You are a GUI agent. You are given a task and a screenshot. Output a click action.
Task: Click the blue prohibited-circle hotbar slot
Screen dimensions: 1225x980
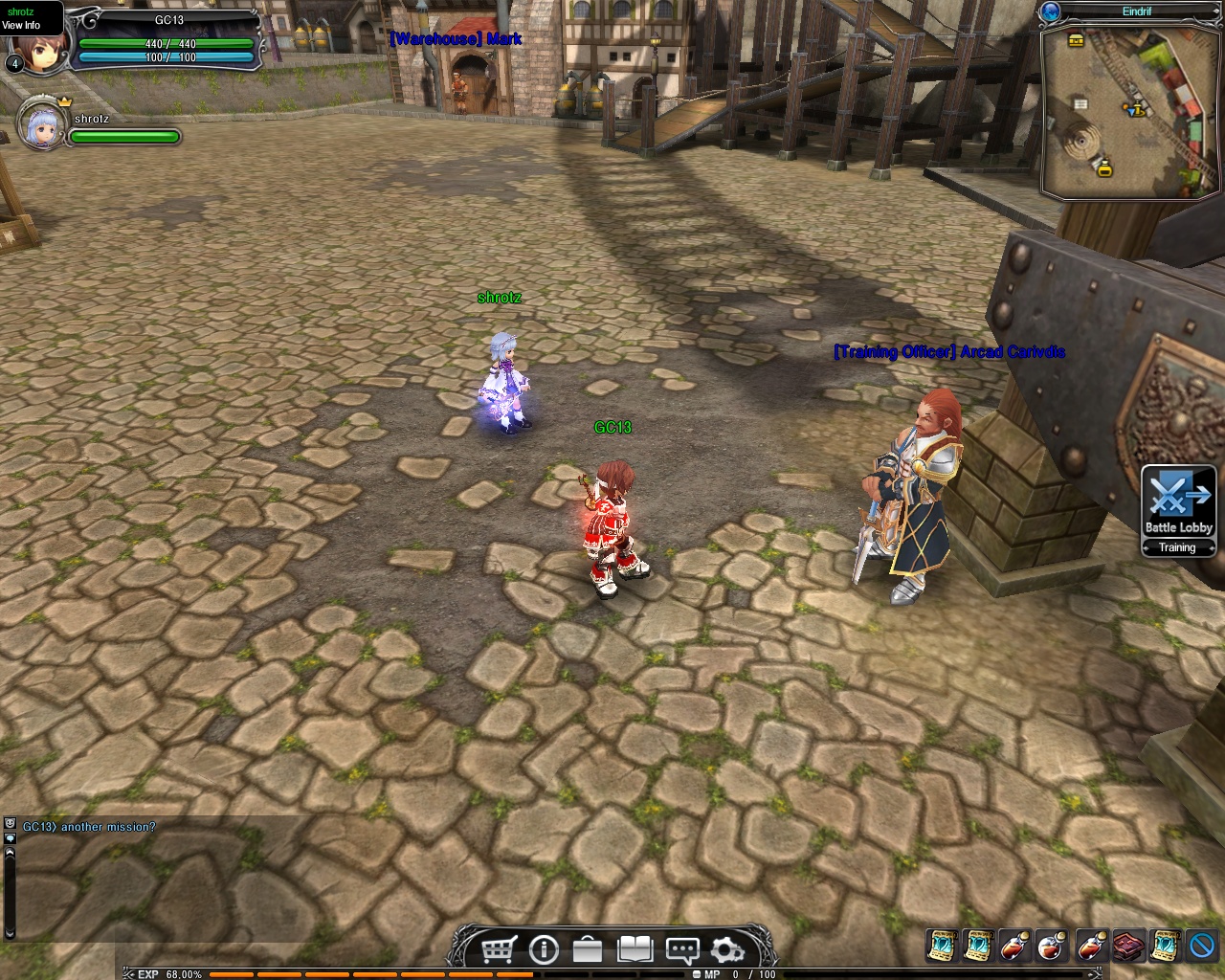[x=1202, y=946]
